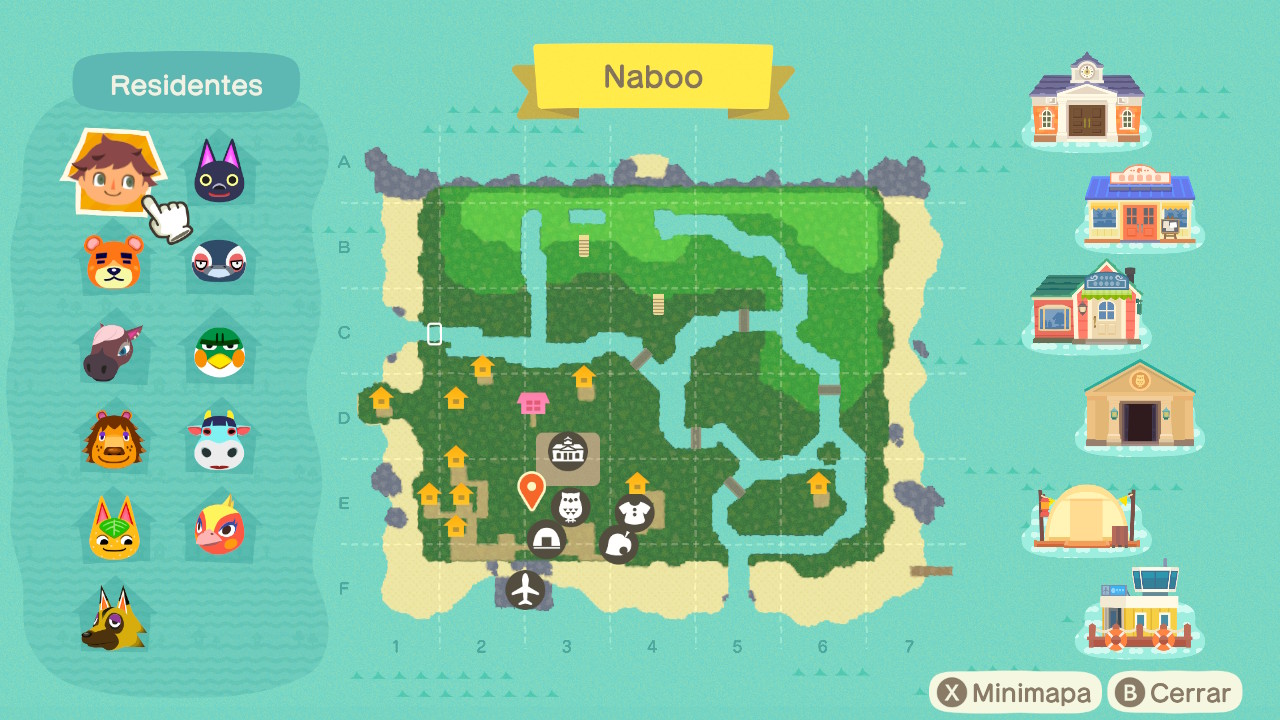The height and width of the screenshot is (720, 1280).
Task: Open the Minimapa with the X button
Action: click(1015, 691)
